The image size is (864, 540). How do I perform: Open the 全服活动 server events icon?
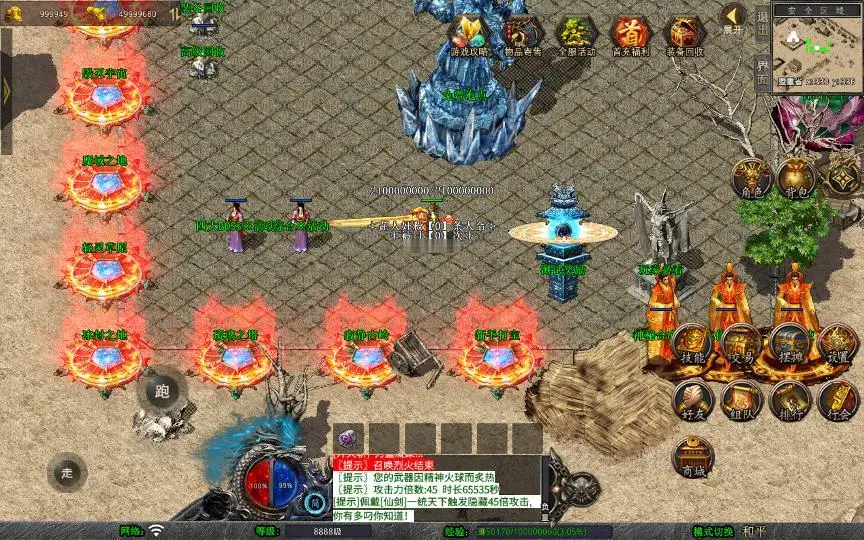(575, 35)
